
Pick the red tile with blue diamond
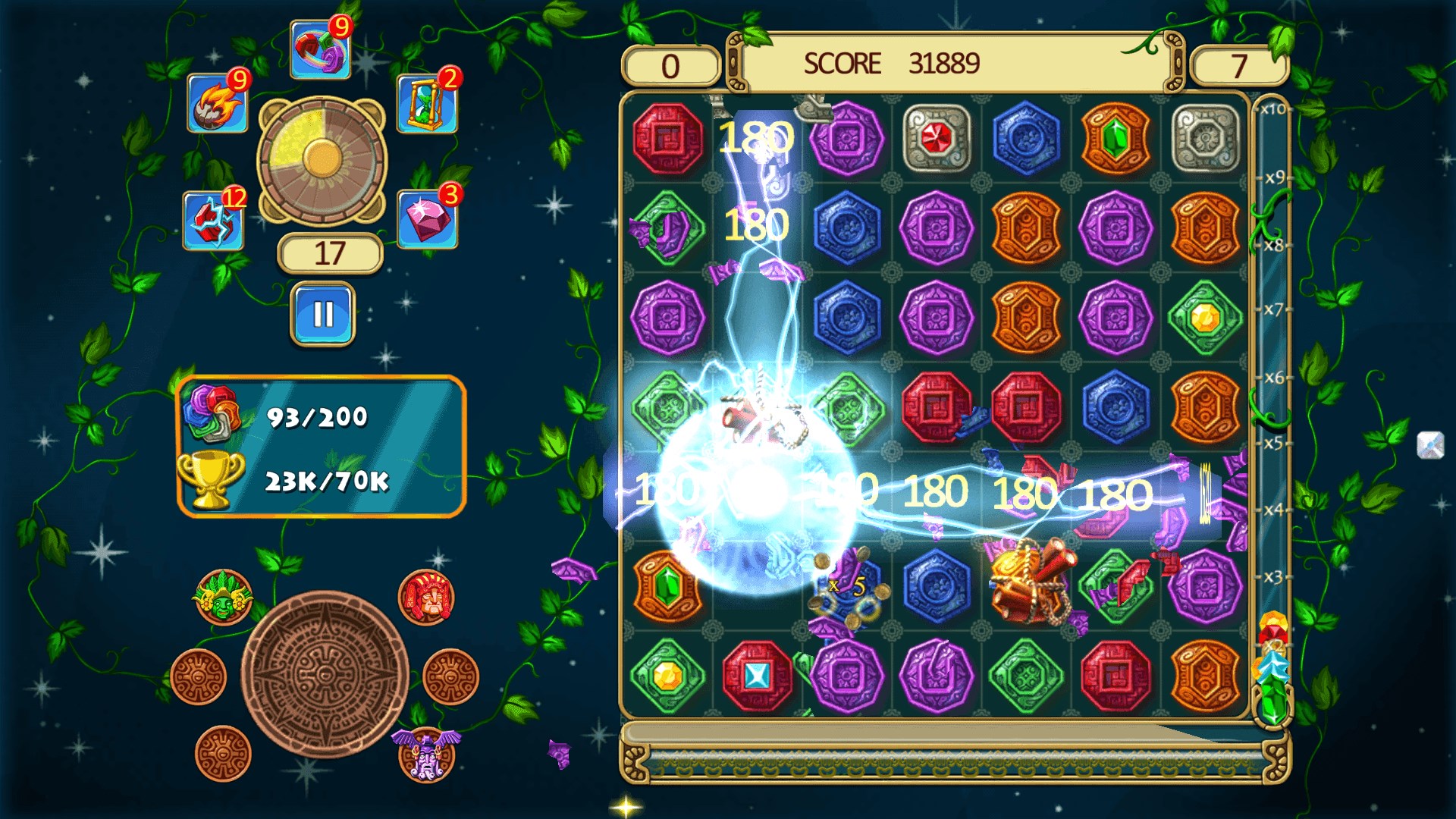click(757, 675)
